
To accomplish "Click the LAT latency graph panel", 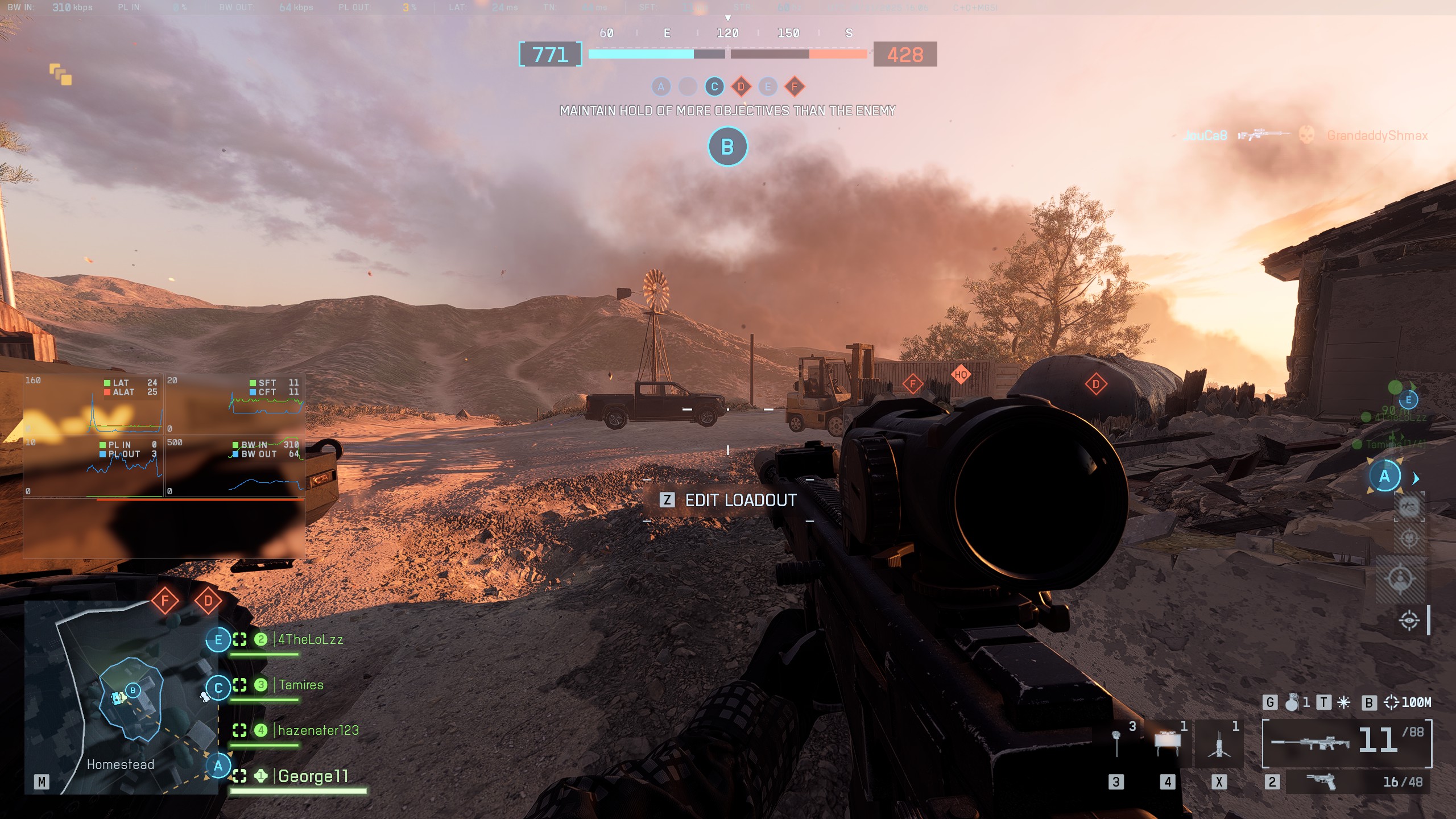I will [93, 404].
